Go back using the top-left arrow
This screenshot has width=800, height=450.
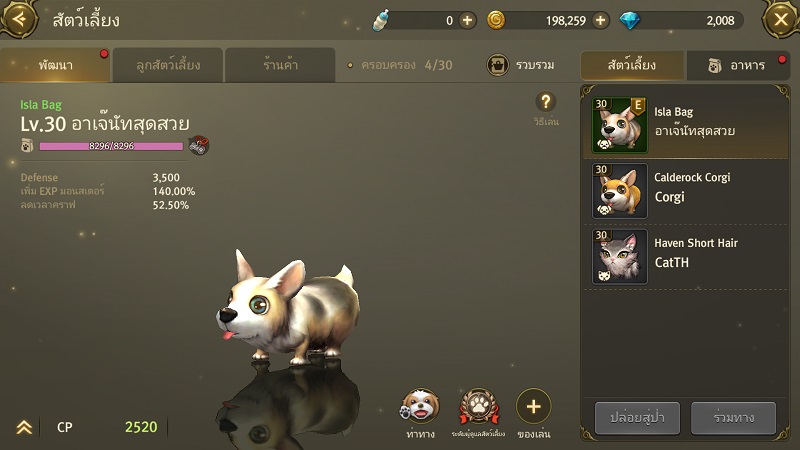pos(22,19)
